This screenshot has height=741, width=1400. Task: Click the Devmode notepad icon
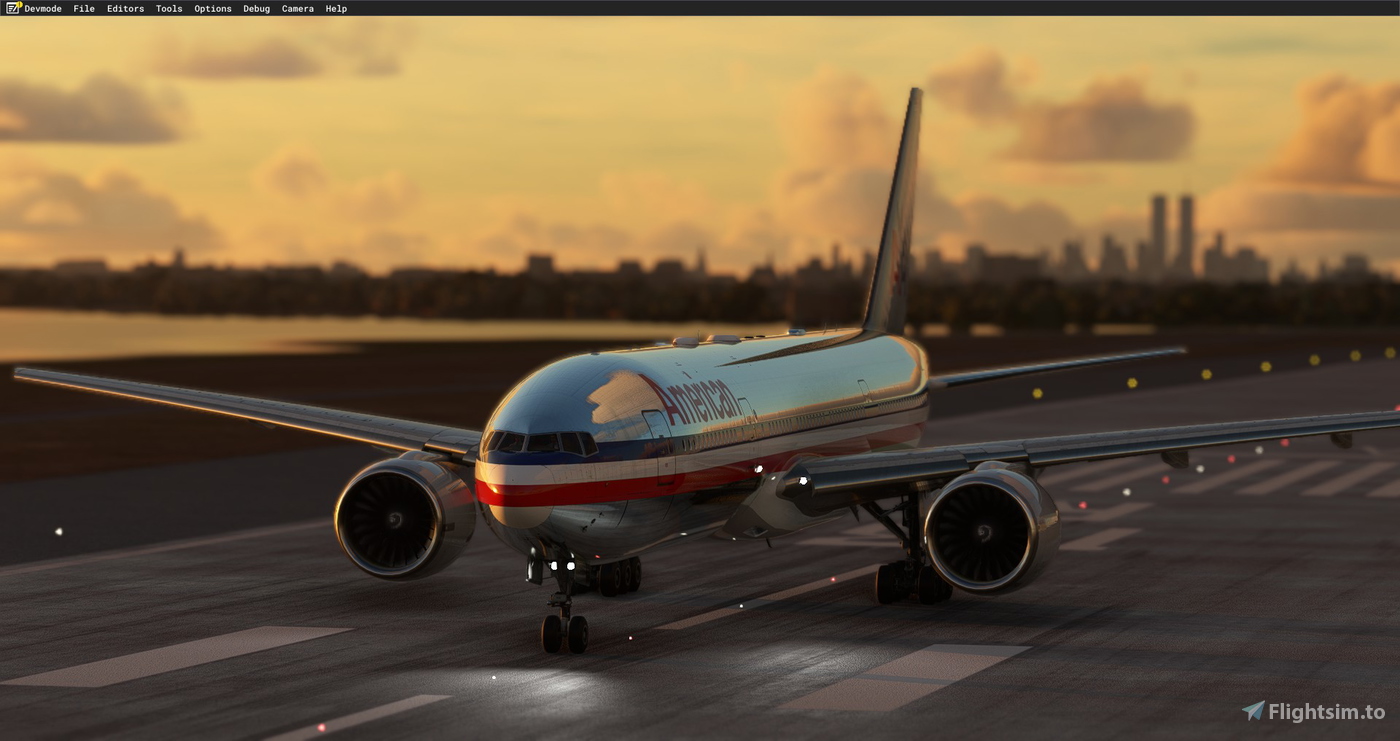[12, 8]
